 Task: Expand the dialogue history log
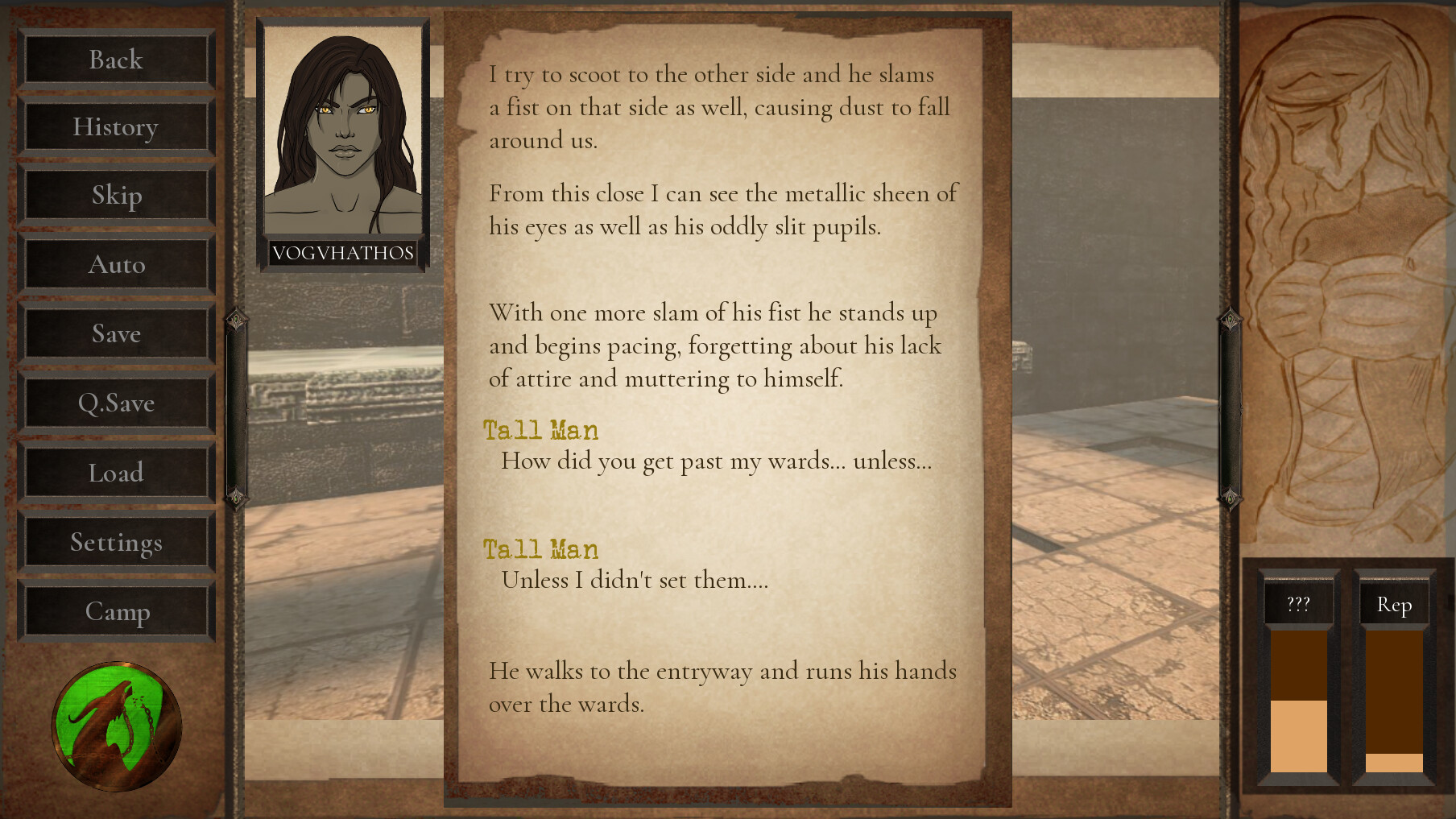point(116,127)
